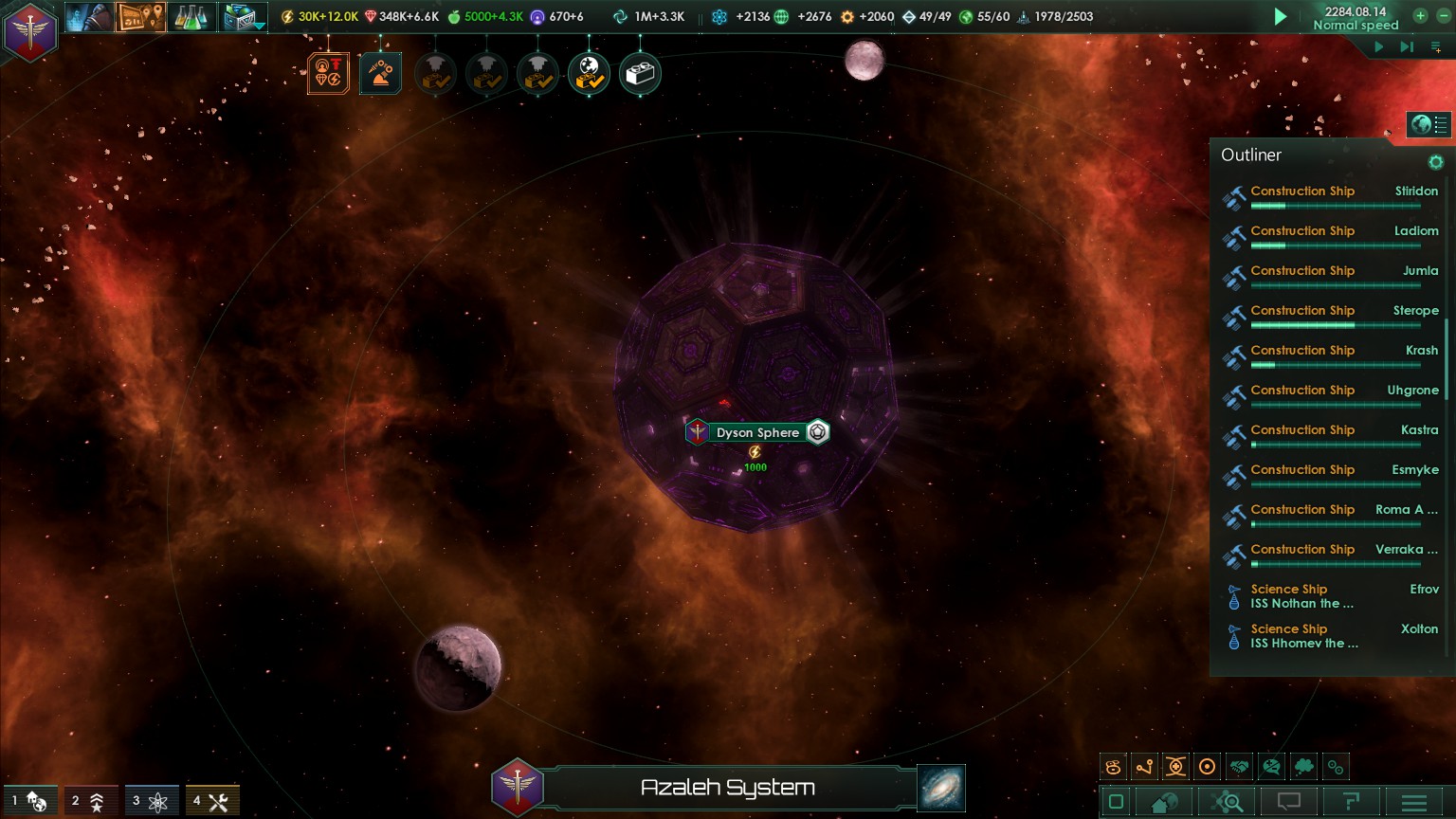Open the main menu hamburger button
1456x819 pixels.
pos(1414,803)
